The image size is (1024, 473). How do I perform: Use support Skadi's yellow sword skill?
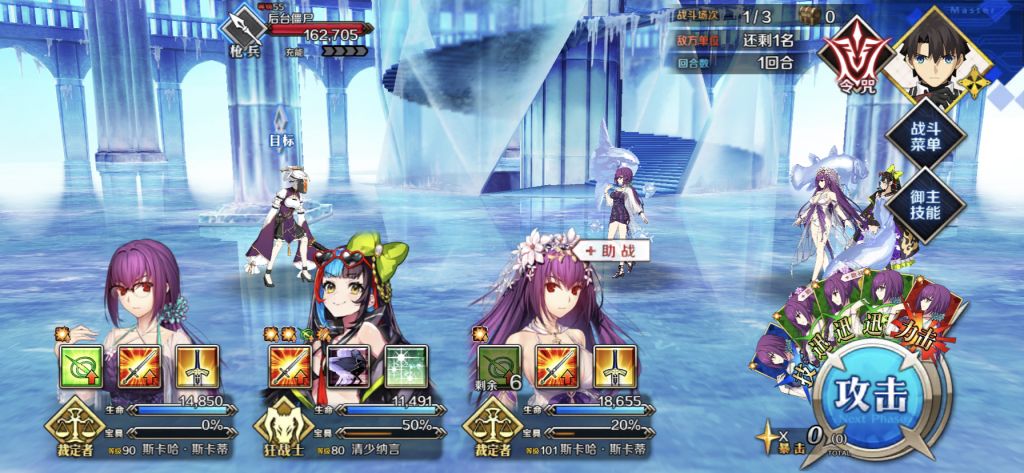[612, 367]
